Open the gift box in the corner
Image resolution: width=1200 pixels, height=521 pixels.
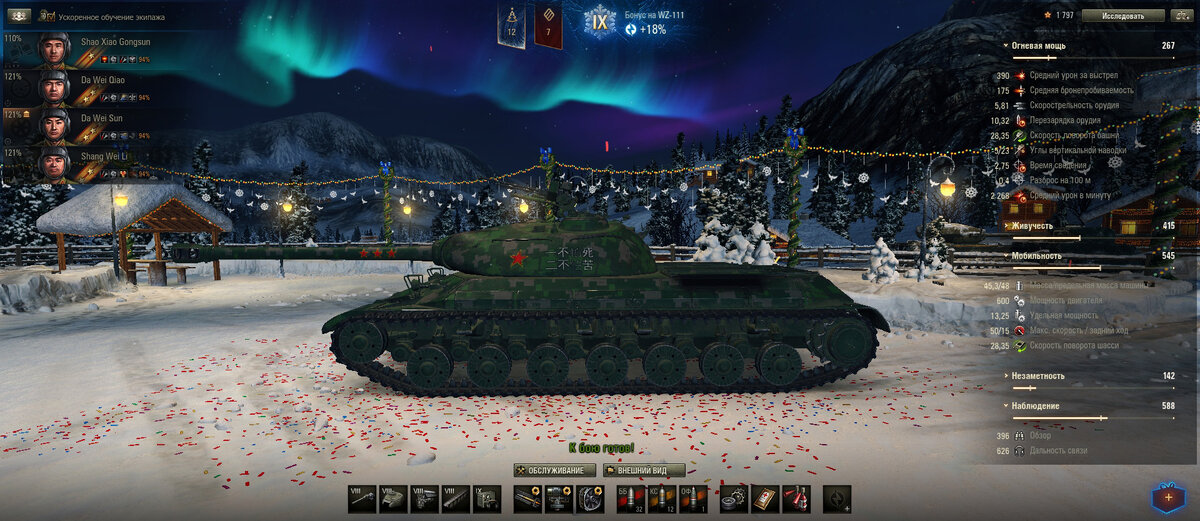pos(1166,496)
